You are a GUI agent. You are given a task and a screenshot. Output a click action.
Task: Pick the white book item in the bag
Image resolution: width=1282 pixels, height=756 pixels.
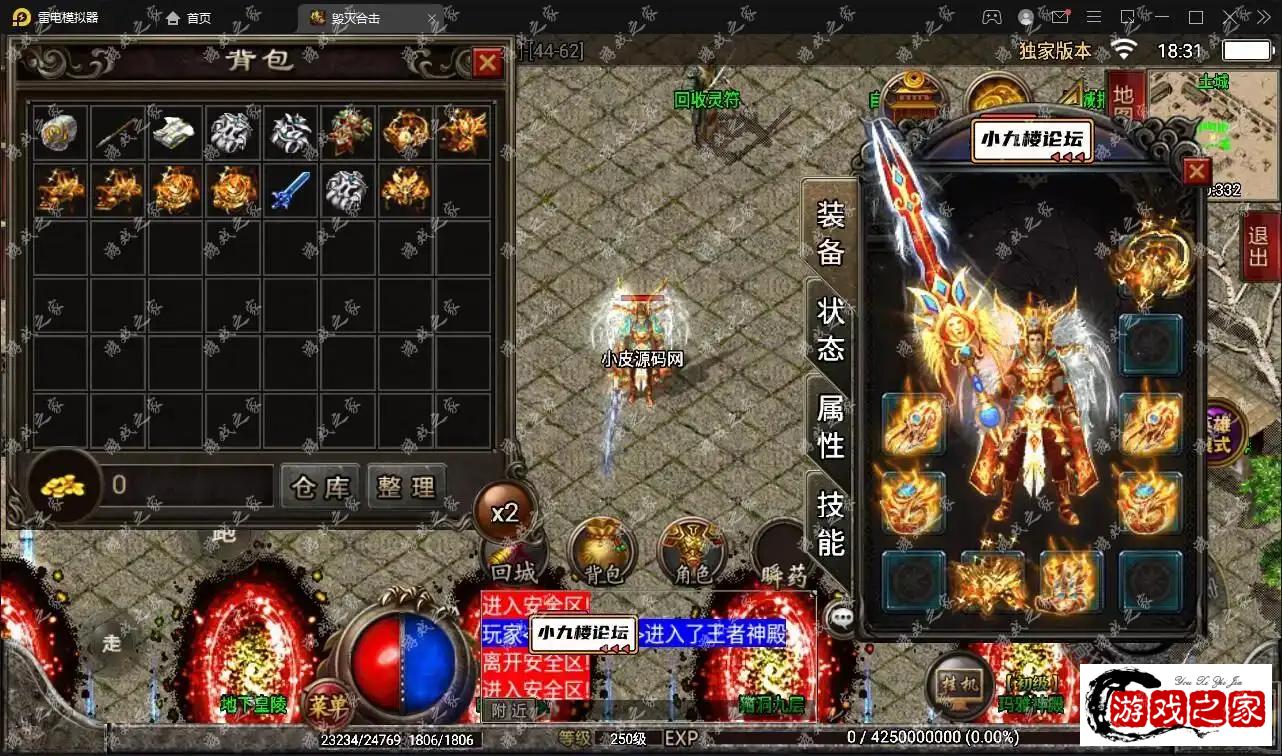tap(176, 132)
